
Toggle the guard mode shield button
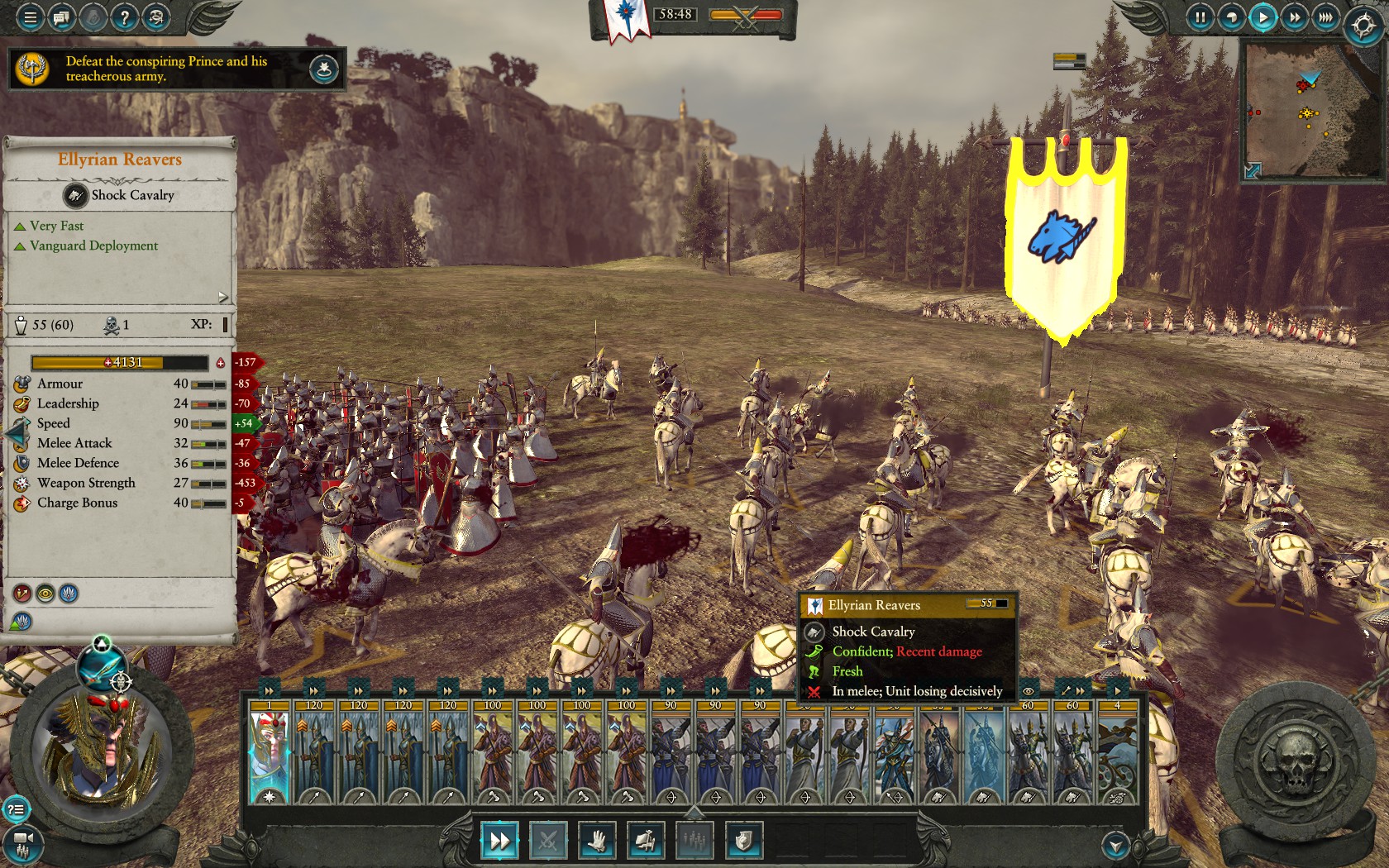click(742, 841)
